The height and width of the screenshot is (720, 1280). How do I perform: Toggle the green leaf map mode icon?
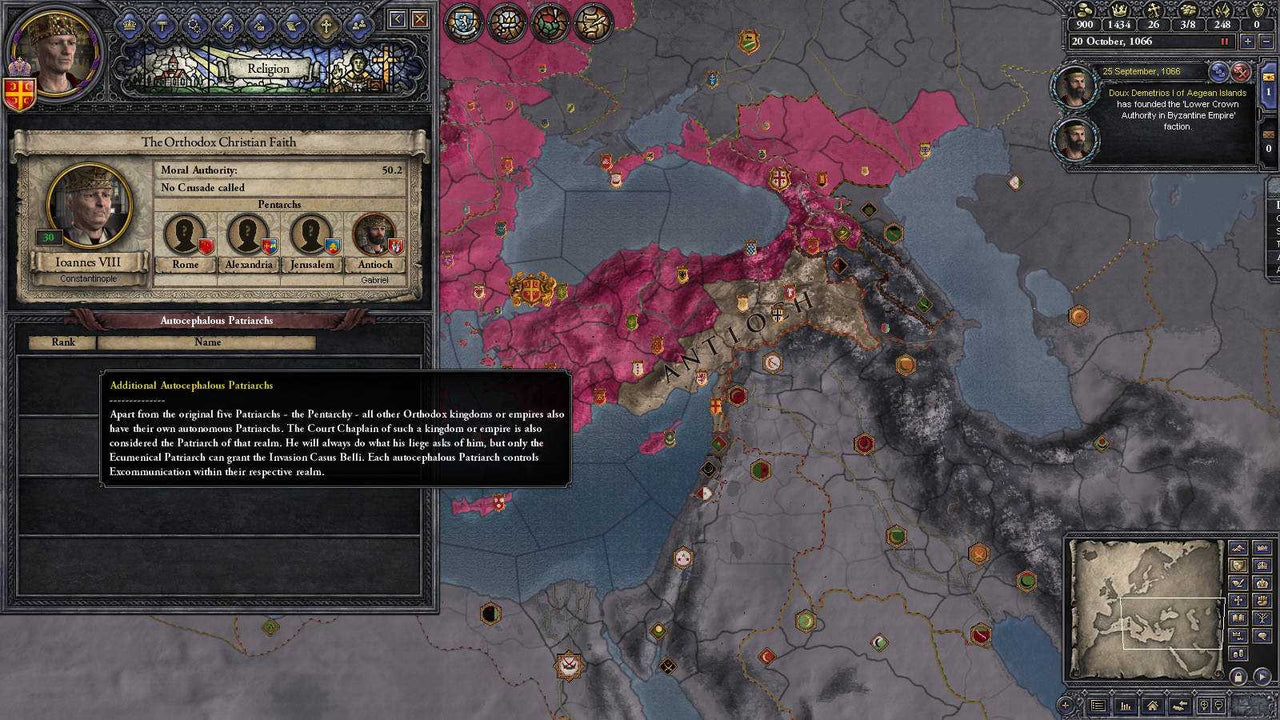(551, 21)
